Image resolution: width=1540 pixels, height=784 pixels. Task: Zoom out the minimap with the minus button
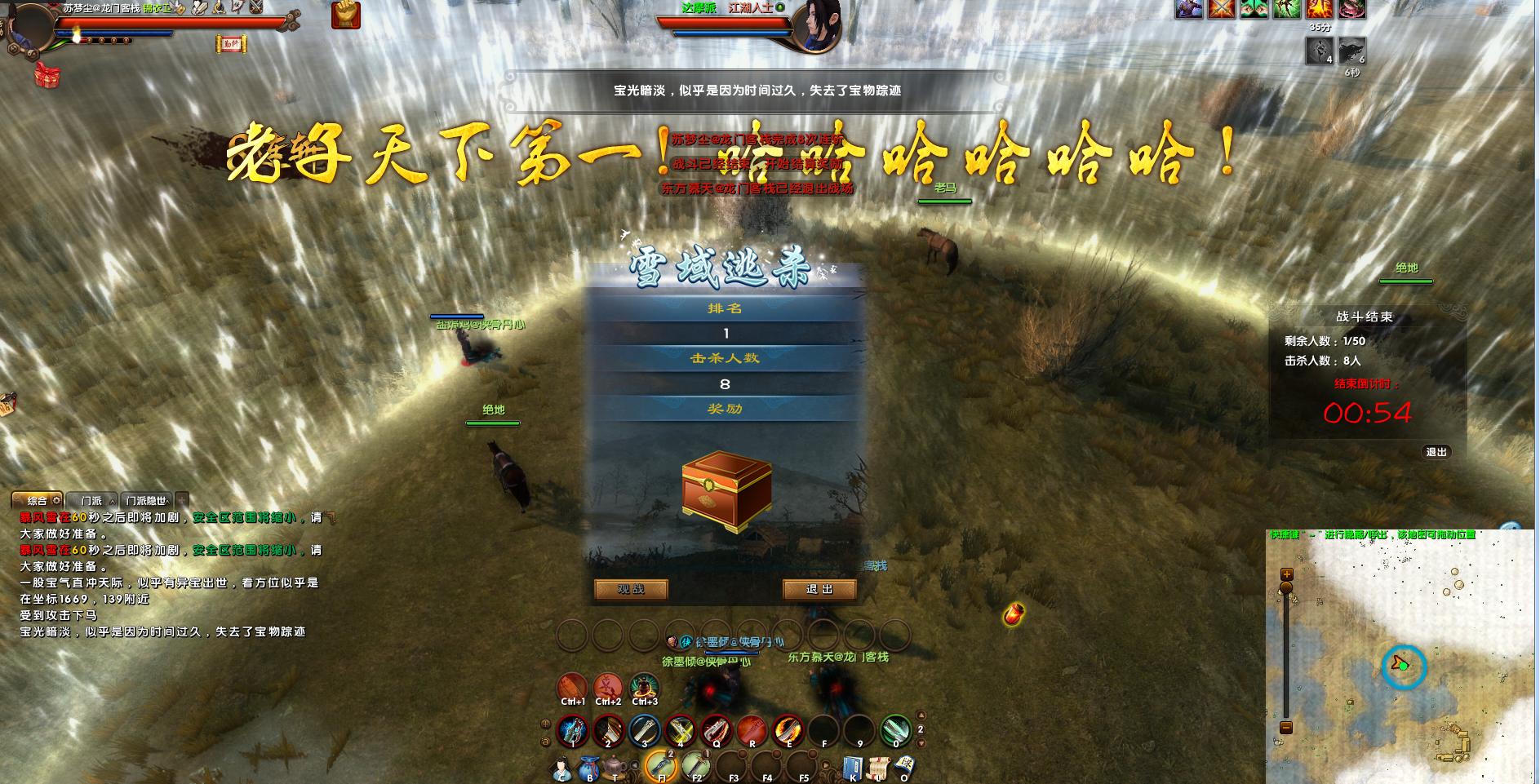(1286, 727)
